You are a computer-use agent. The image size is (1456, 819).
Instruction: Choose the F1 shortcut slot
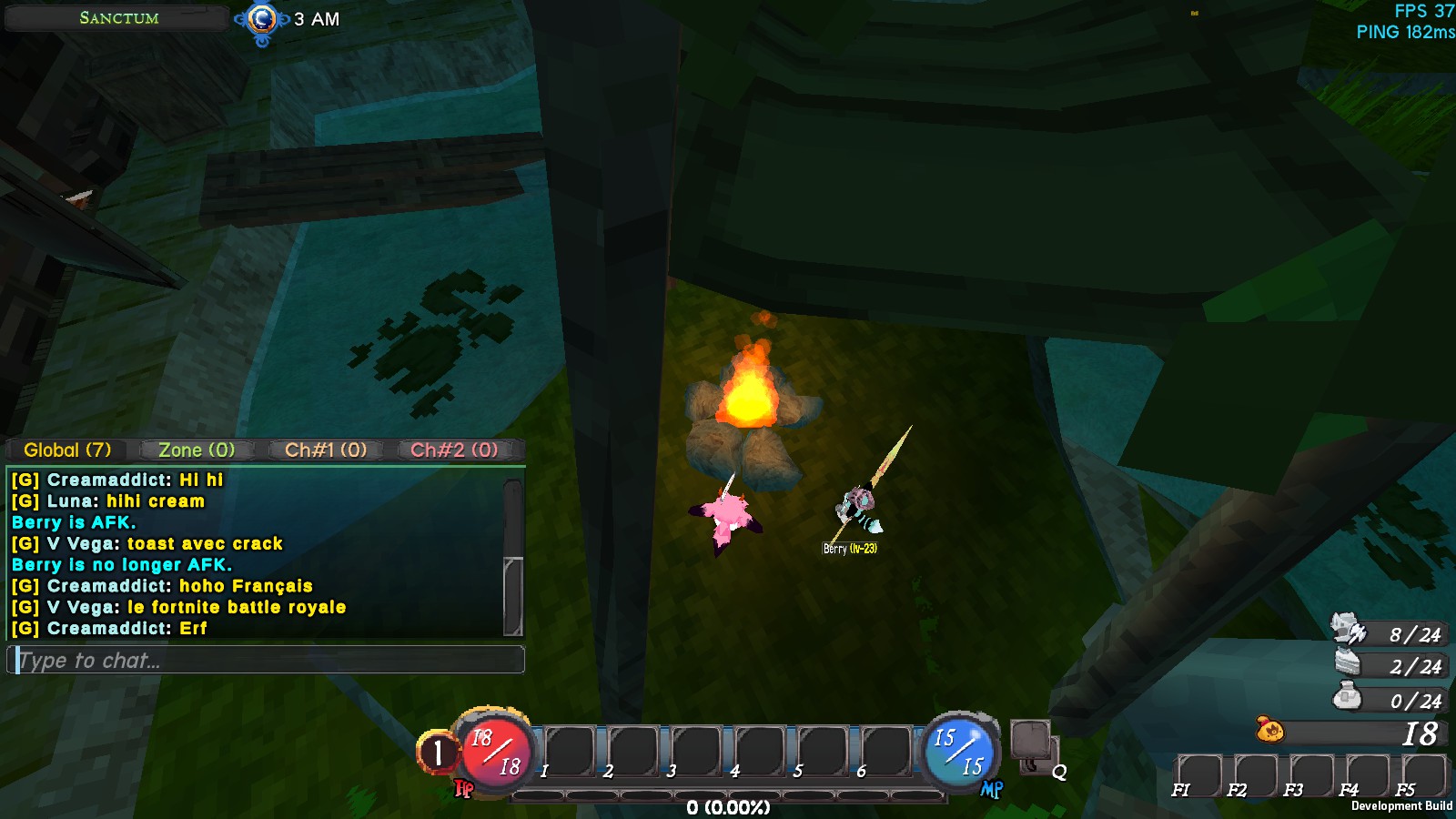[1198, 775]
